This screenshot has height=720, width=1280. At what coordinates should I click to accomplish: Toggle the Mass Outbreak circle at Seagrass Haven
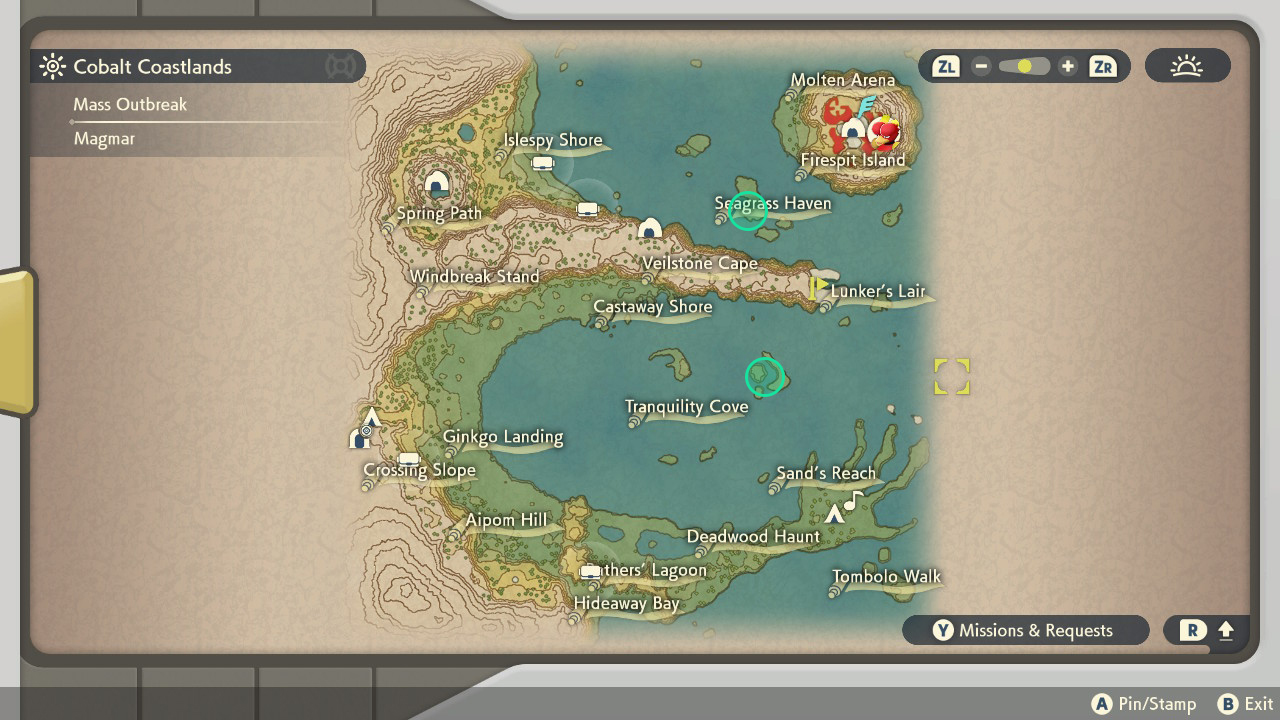(748, 211)
